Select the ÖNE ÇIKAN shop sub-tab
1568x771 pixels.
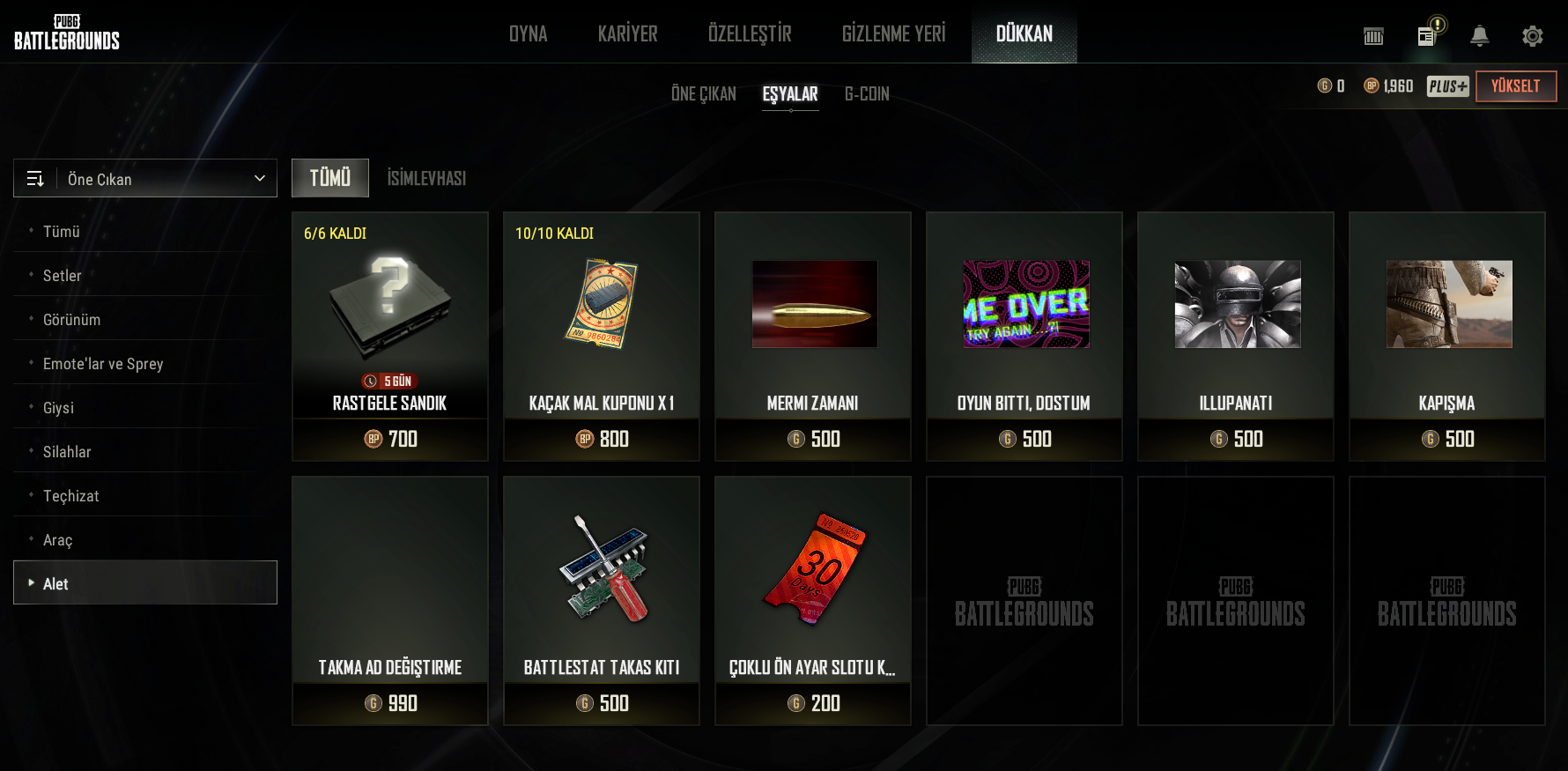(x=703, y=93)
